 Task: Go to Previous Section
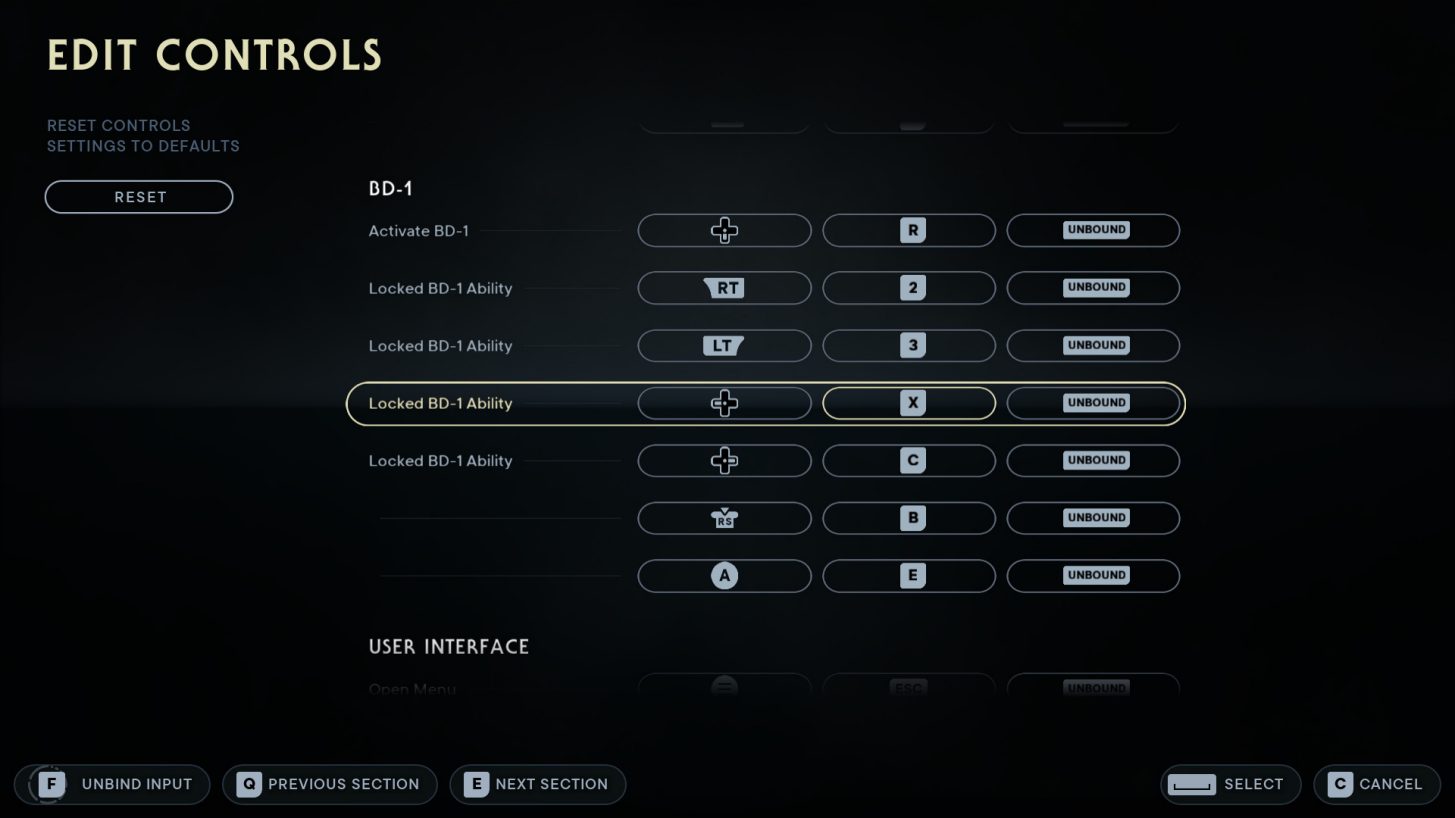pos(329,784)
